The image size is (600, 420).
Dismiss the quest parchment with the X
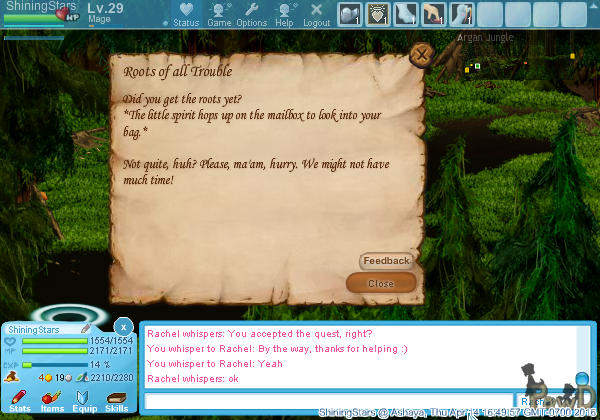pos(422,55)
